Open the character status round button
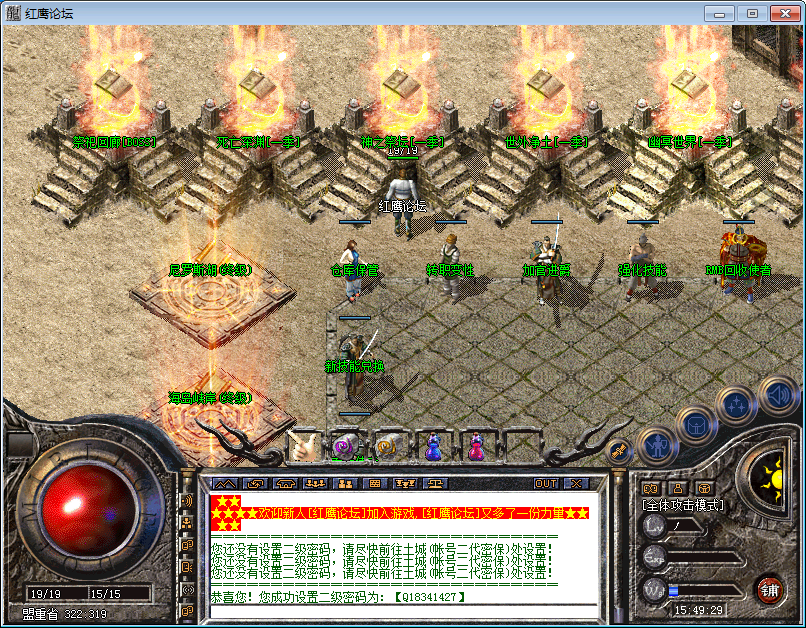 pos(656,441)
